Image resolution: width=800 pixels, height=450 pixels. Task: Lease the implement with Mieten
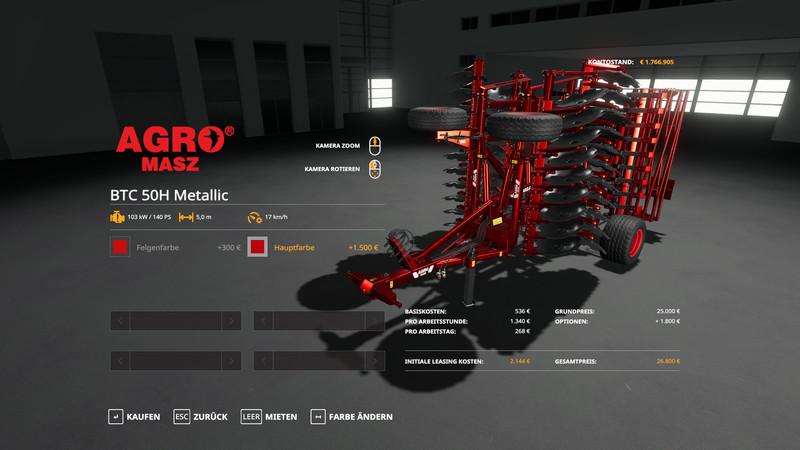[270, 416]
